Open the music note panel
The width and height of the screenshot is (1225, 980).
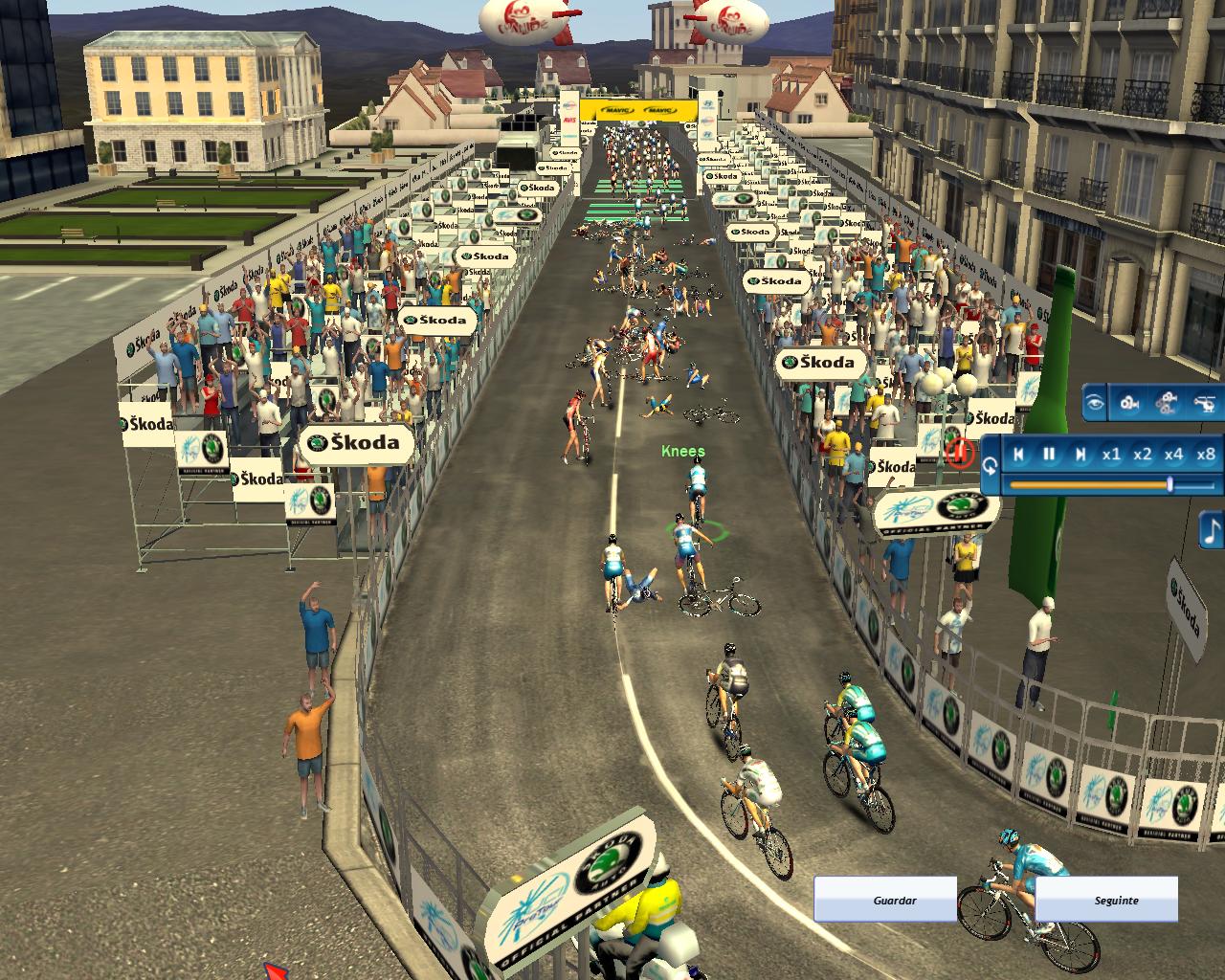click(x=1213, y=529)
